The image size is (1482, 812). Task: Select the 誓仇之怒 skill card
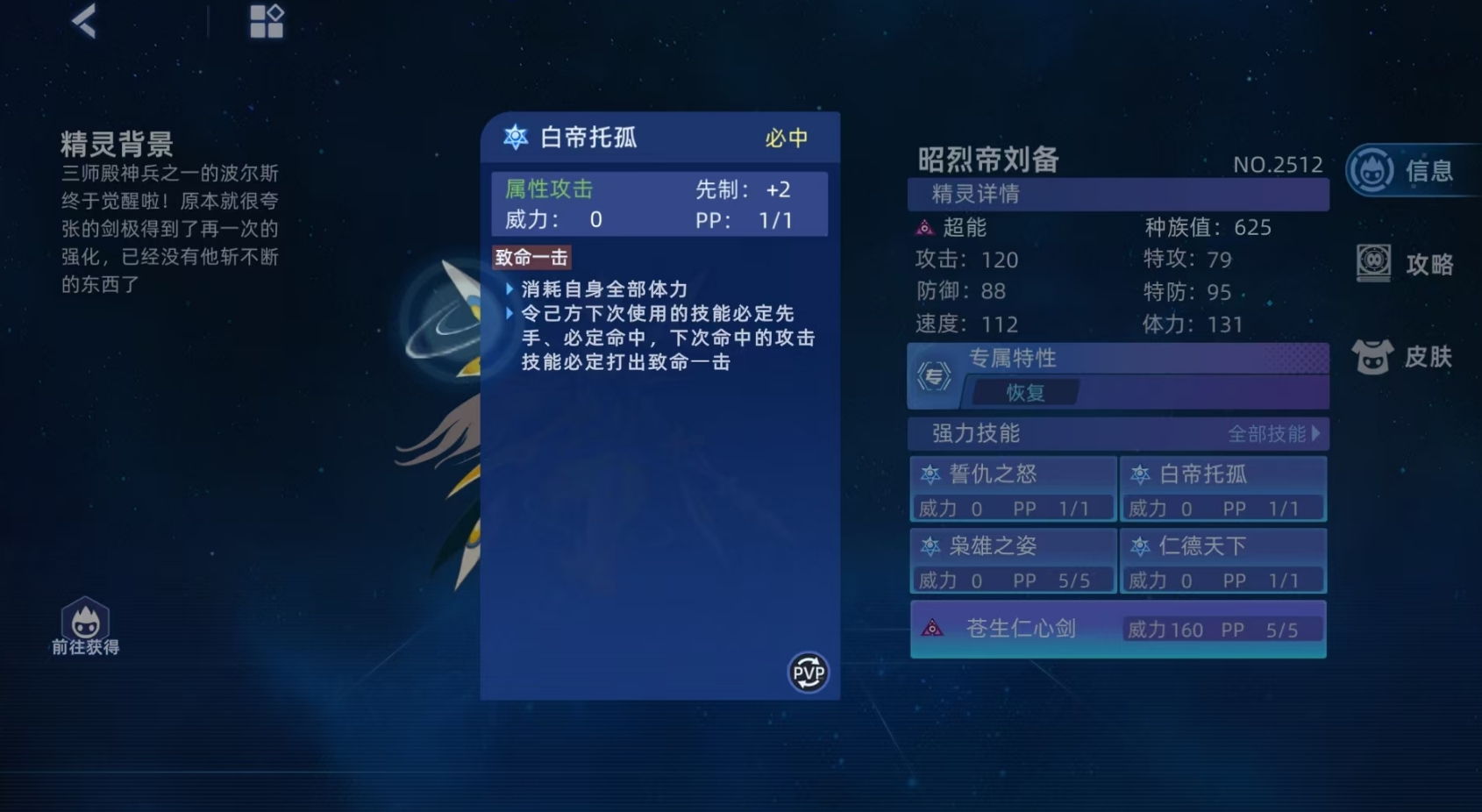[1012, 473]
